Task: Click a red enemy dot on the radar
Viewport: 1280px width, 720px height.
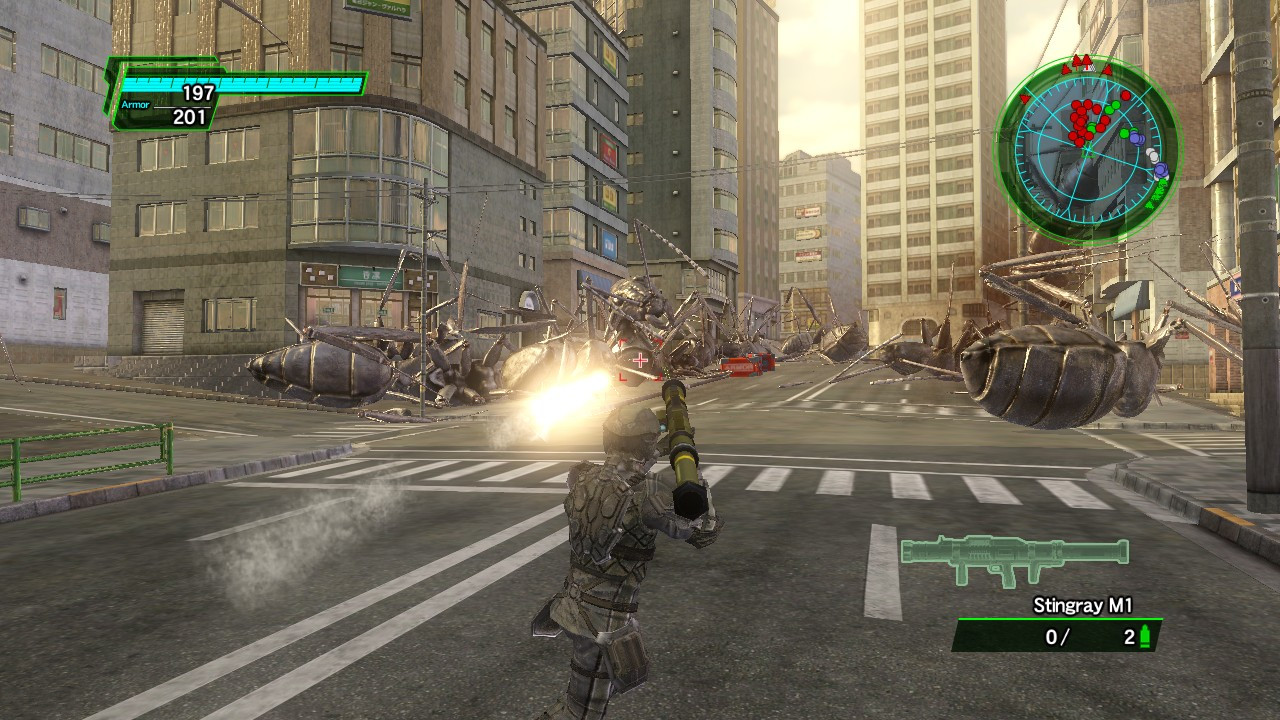Action: coord(1080,120)
